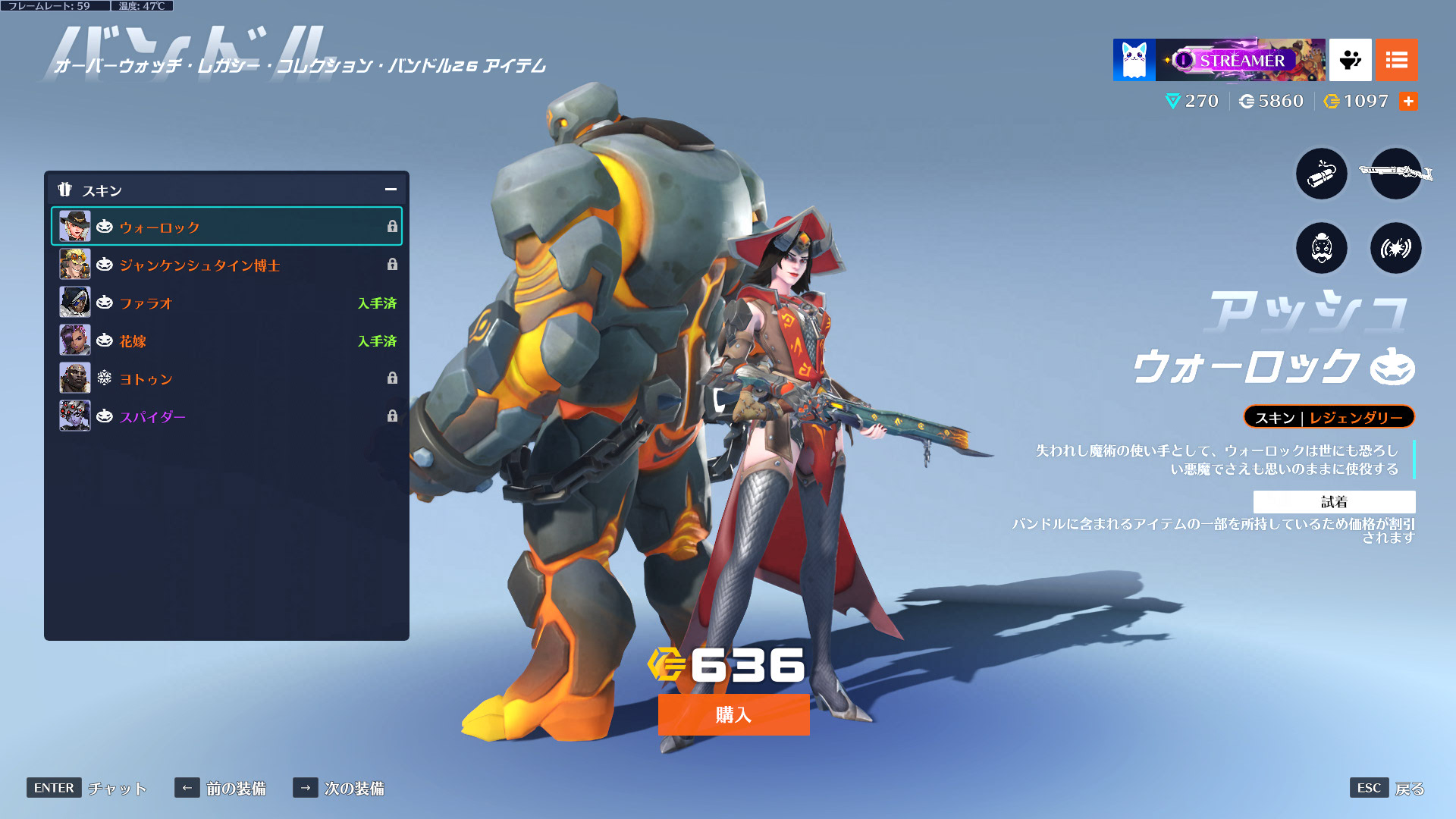Viewport: 1456px width, 819px height.
Task: Select the ウォーロック skin row
Action: [226, 227]
